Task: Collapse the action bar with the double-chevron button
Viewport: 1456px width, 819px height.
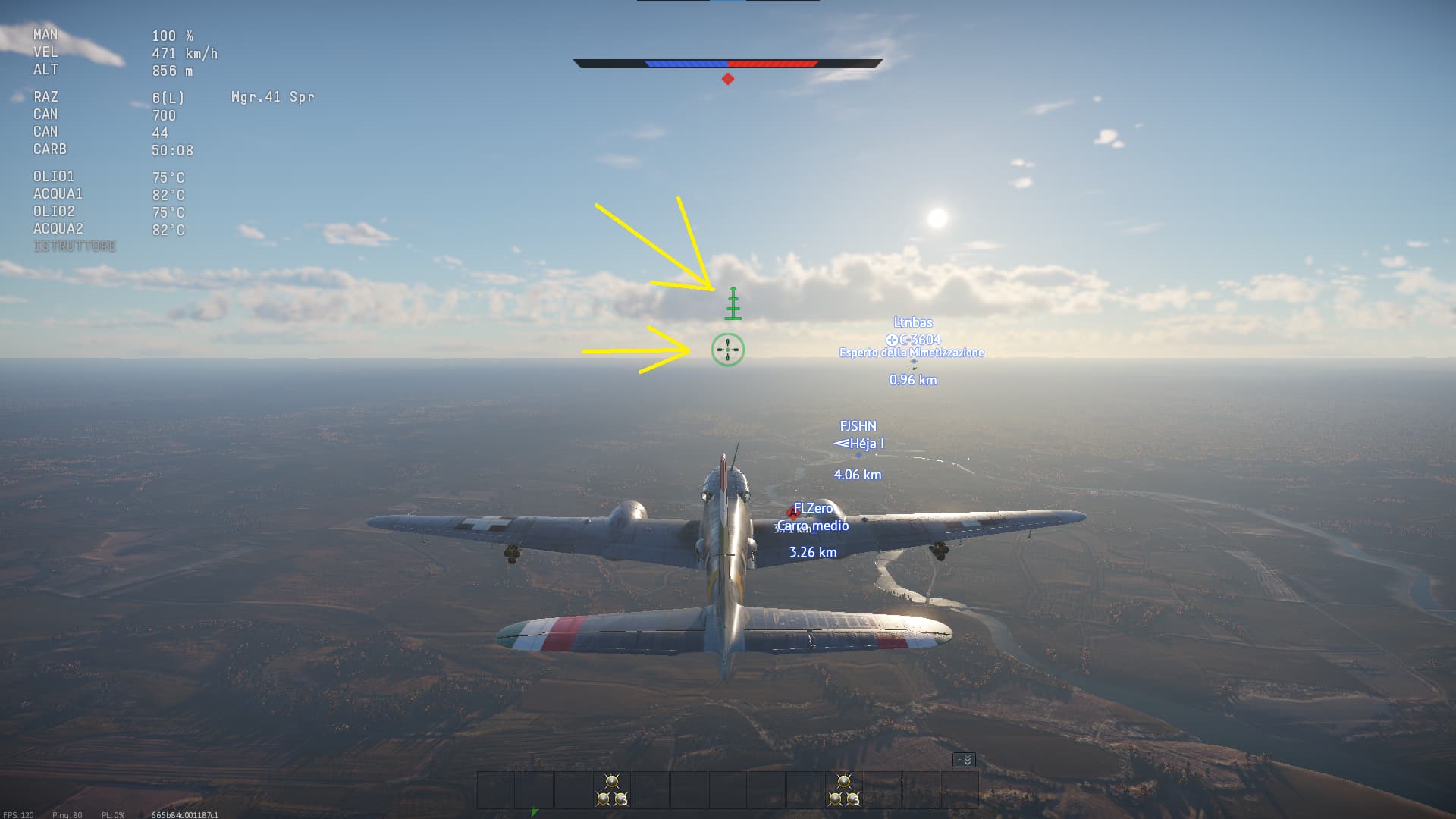Action: pos(964,760)
